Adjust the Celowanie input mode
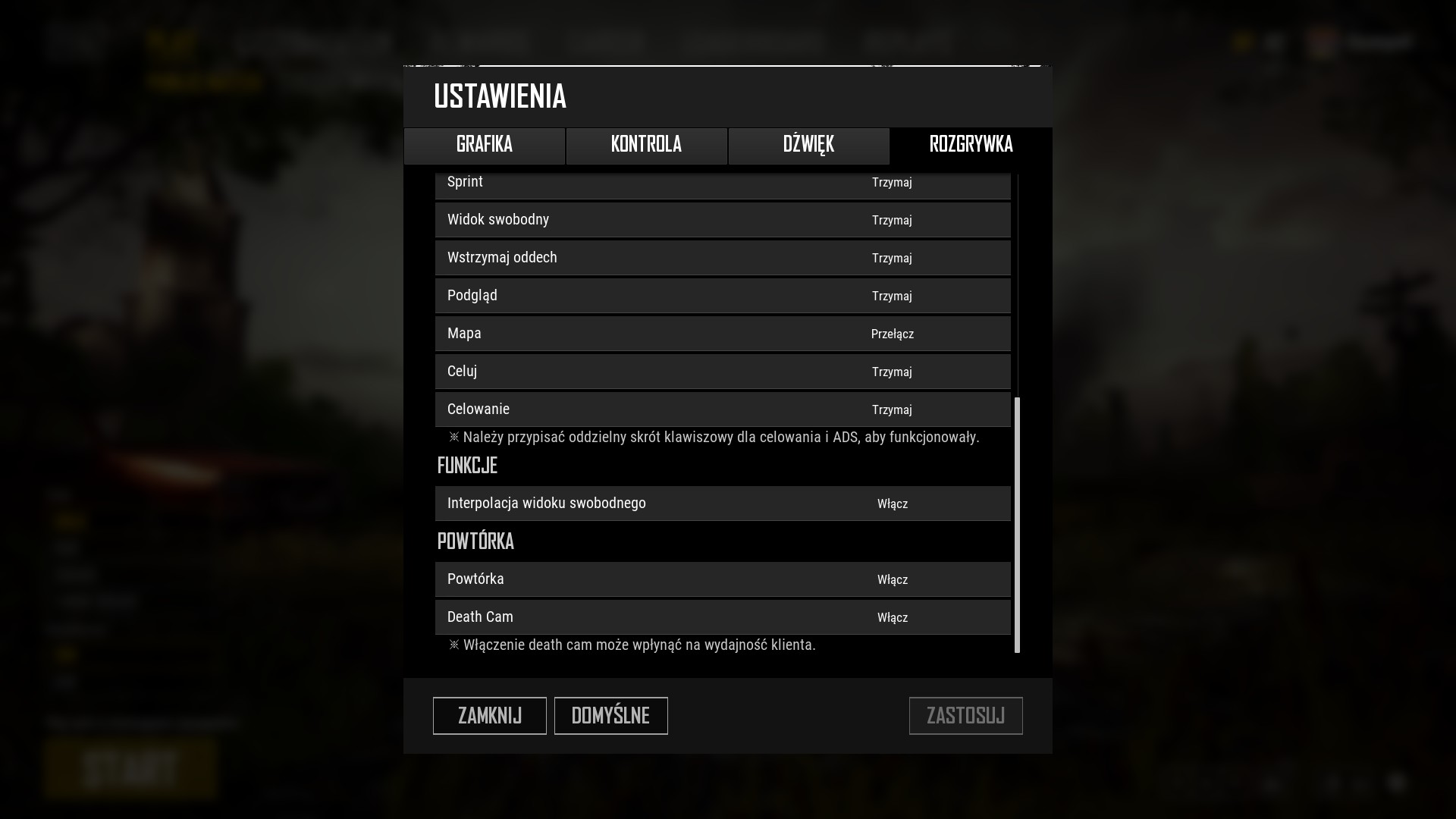Image resolution: width=1456 pixels, height=819 pixels. coord(892,410)
